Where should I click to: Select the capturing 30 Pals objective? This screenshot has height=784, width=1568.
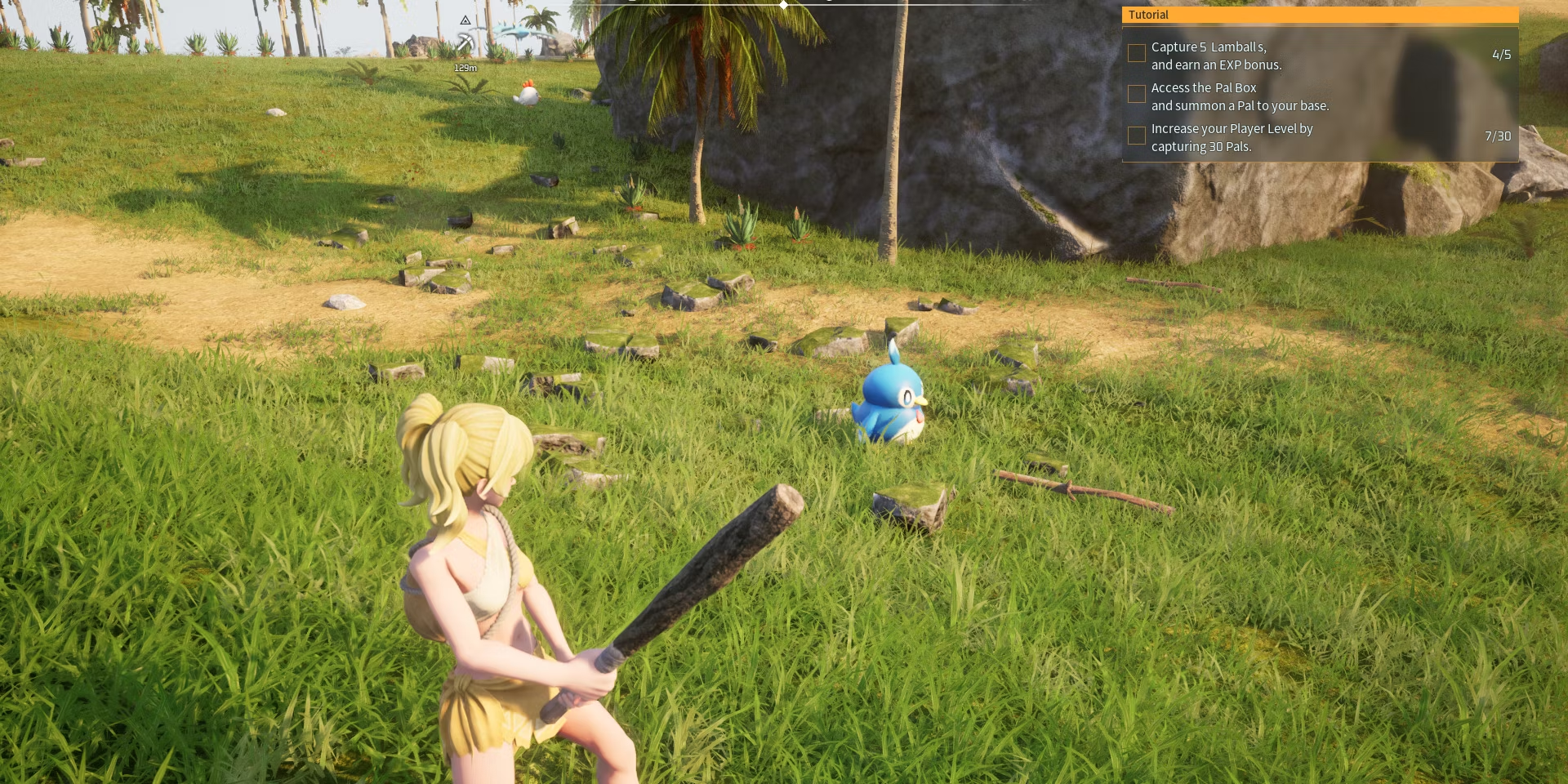tap(1232, 137)
